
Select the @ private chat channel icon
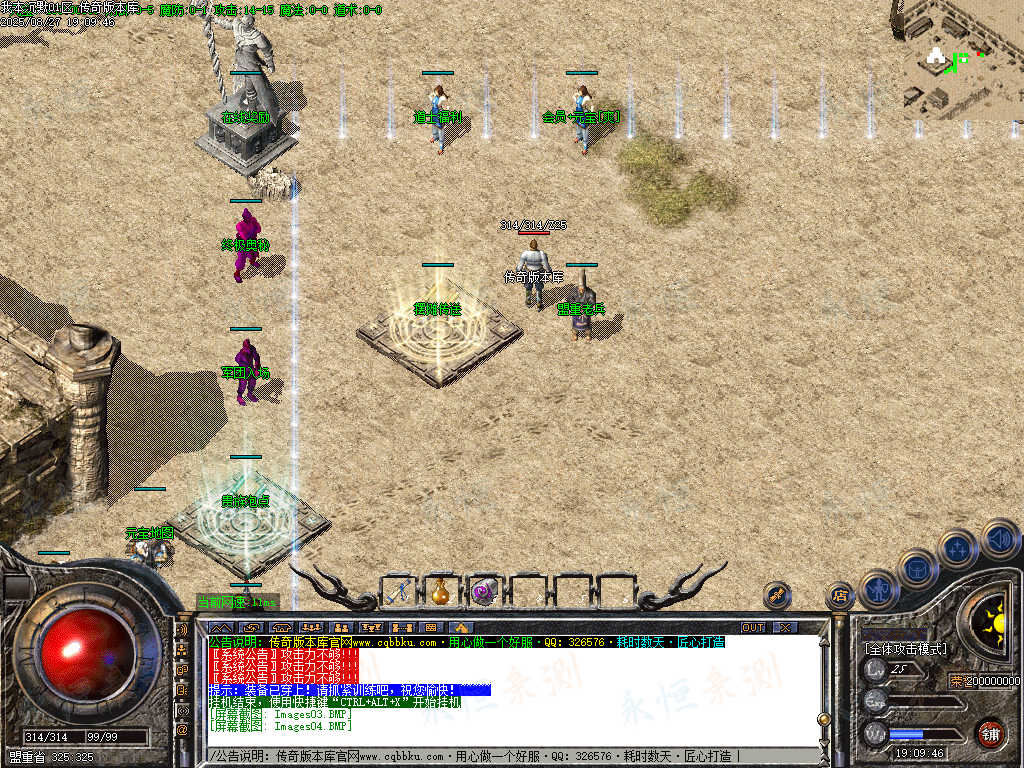coord(183,730)
